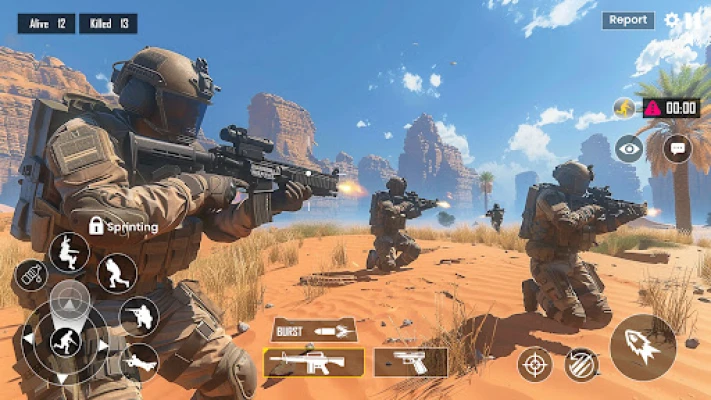The height and width of the screenshot is (400, 711).
Task: Switch to the crouch aiming stance
Action: (139, 317)
